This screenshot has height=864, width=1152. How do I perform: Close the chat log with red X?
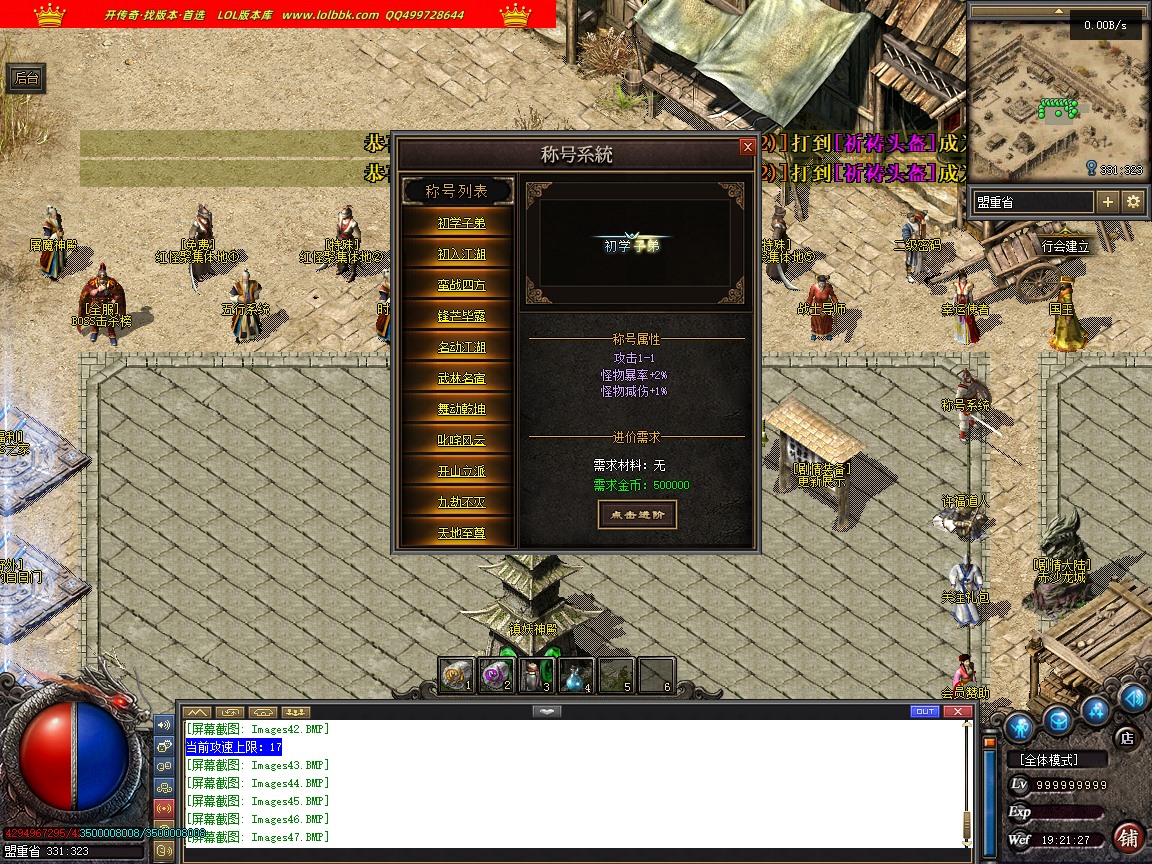959,711
